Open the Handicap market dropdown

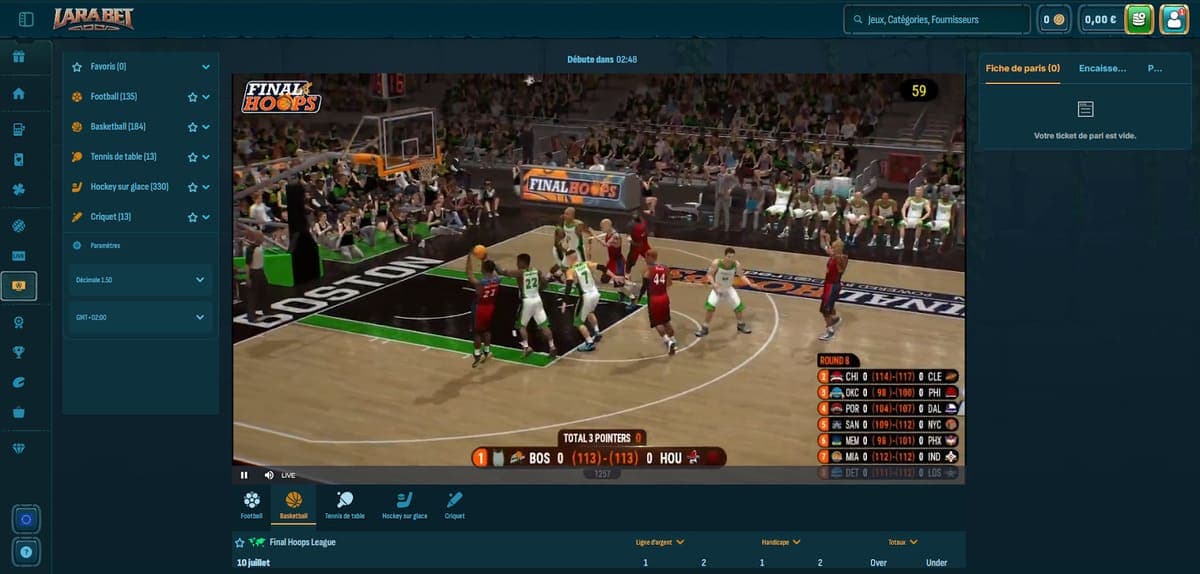[782, 542]
